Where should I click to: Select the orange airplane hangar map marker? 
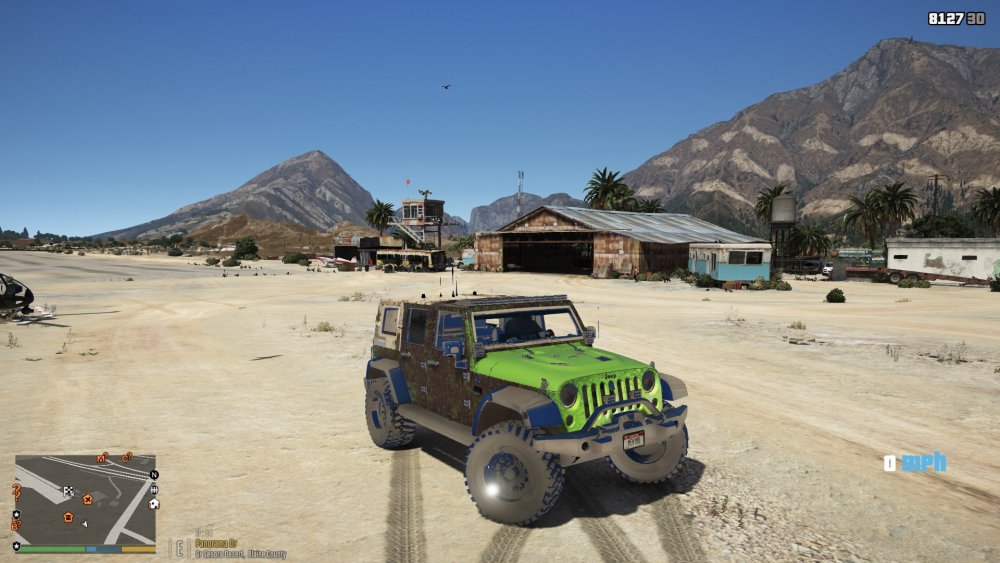click(88, 499)
